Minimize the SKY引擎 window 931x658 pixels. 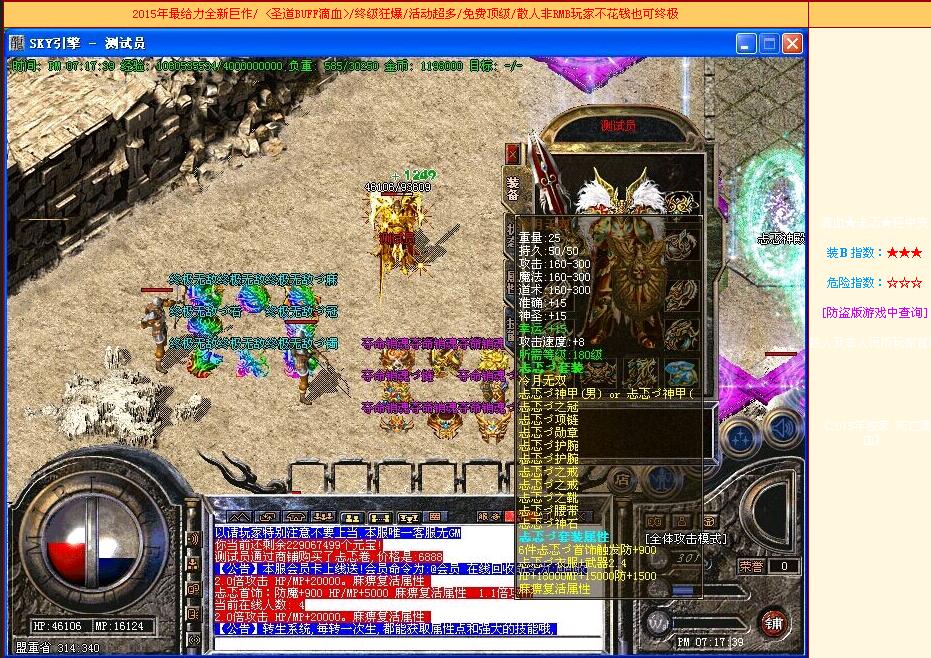coord(746,43)
